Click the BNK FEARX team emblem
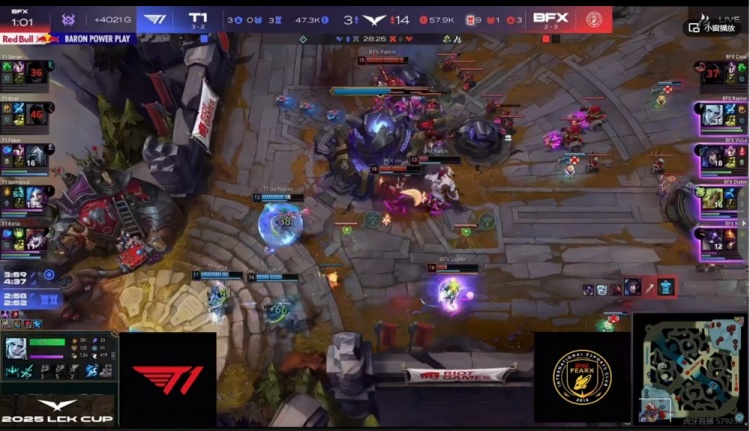 pos(582,377)
